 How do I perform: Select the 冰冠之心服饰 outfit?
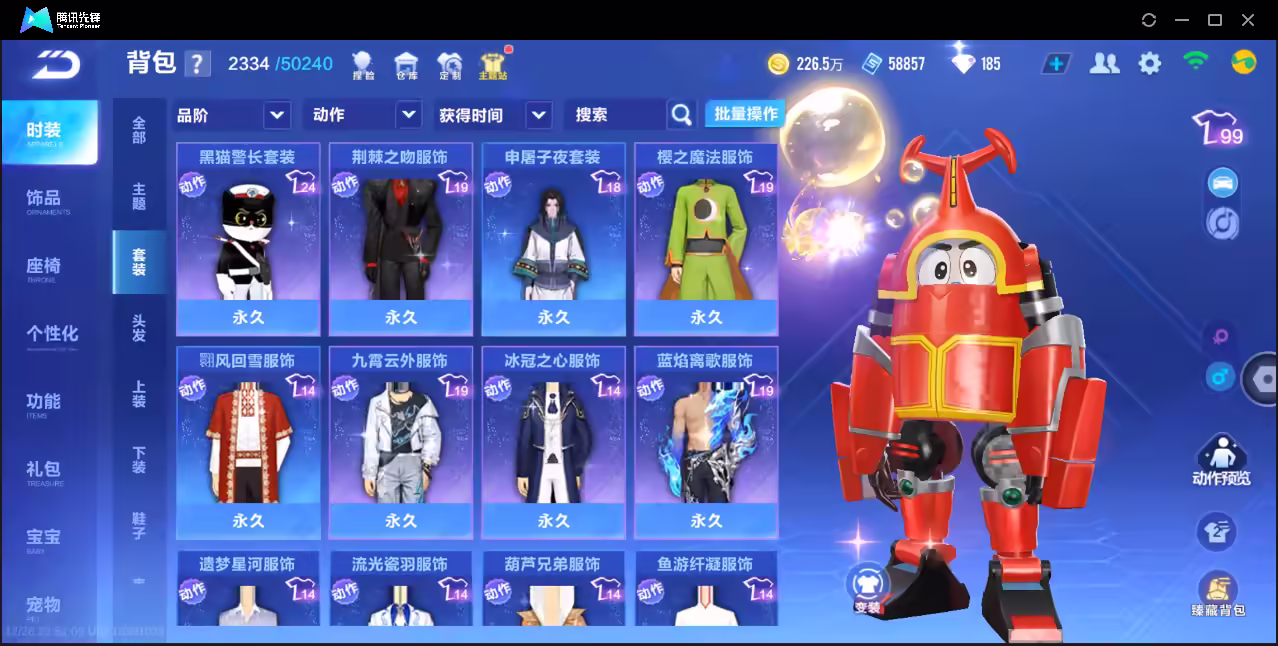coord(553,441)
